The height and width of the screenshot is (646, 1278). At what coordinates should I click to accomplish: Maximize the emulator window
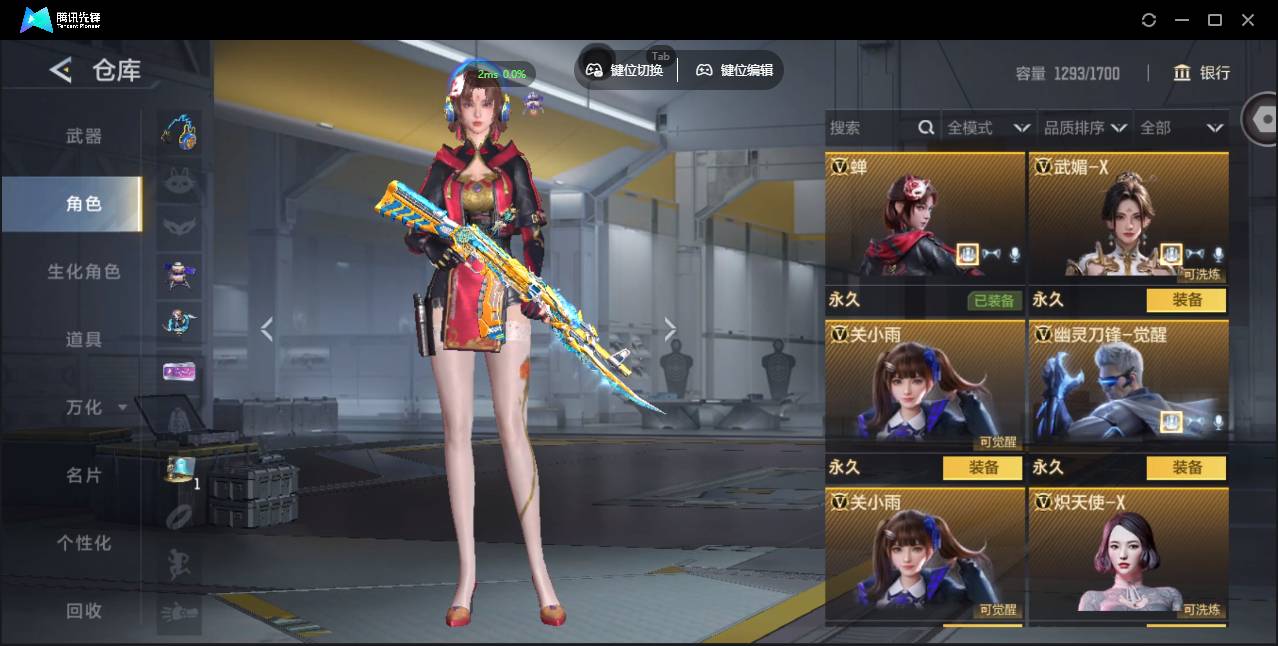1215,20
